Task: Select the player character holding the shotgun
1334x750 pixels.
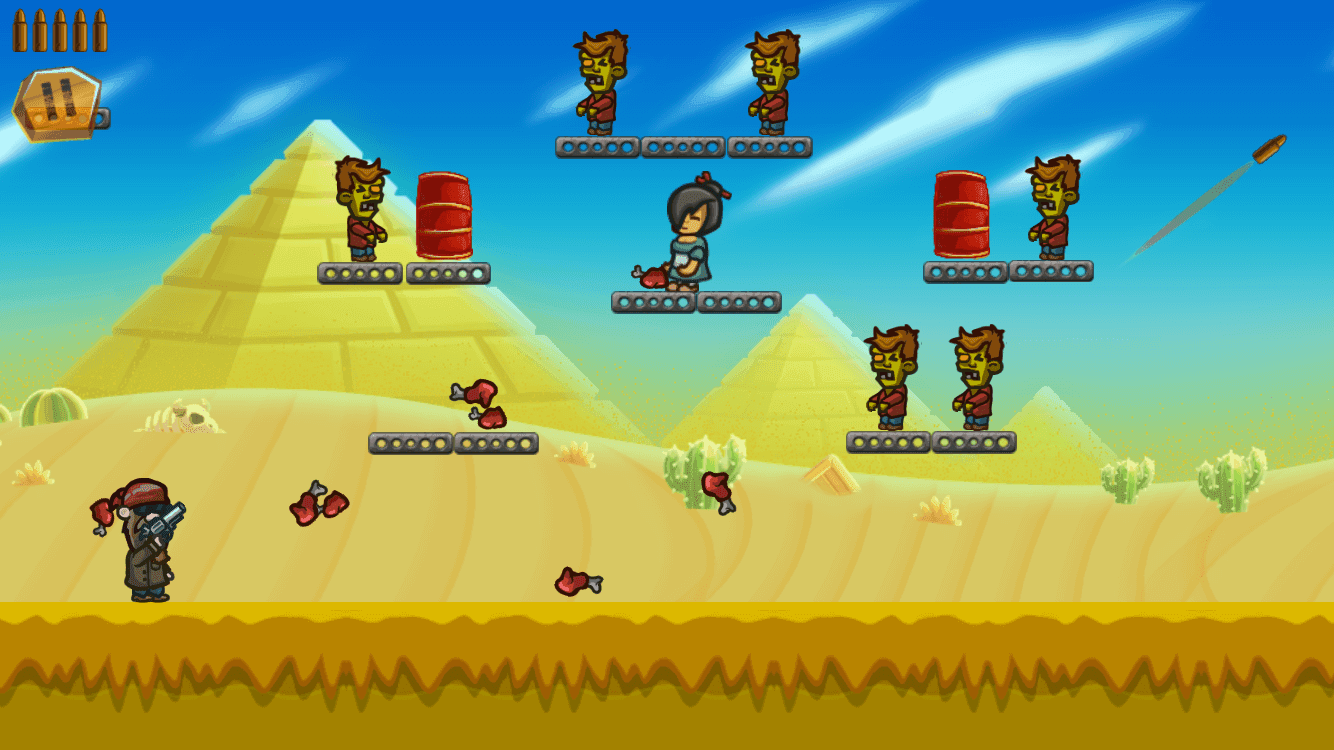Action: (145, 545)
